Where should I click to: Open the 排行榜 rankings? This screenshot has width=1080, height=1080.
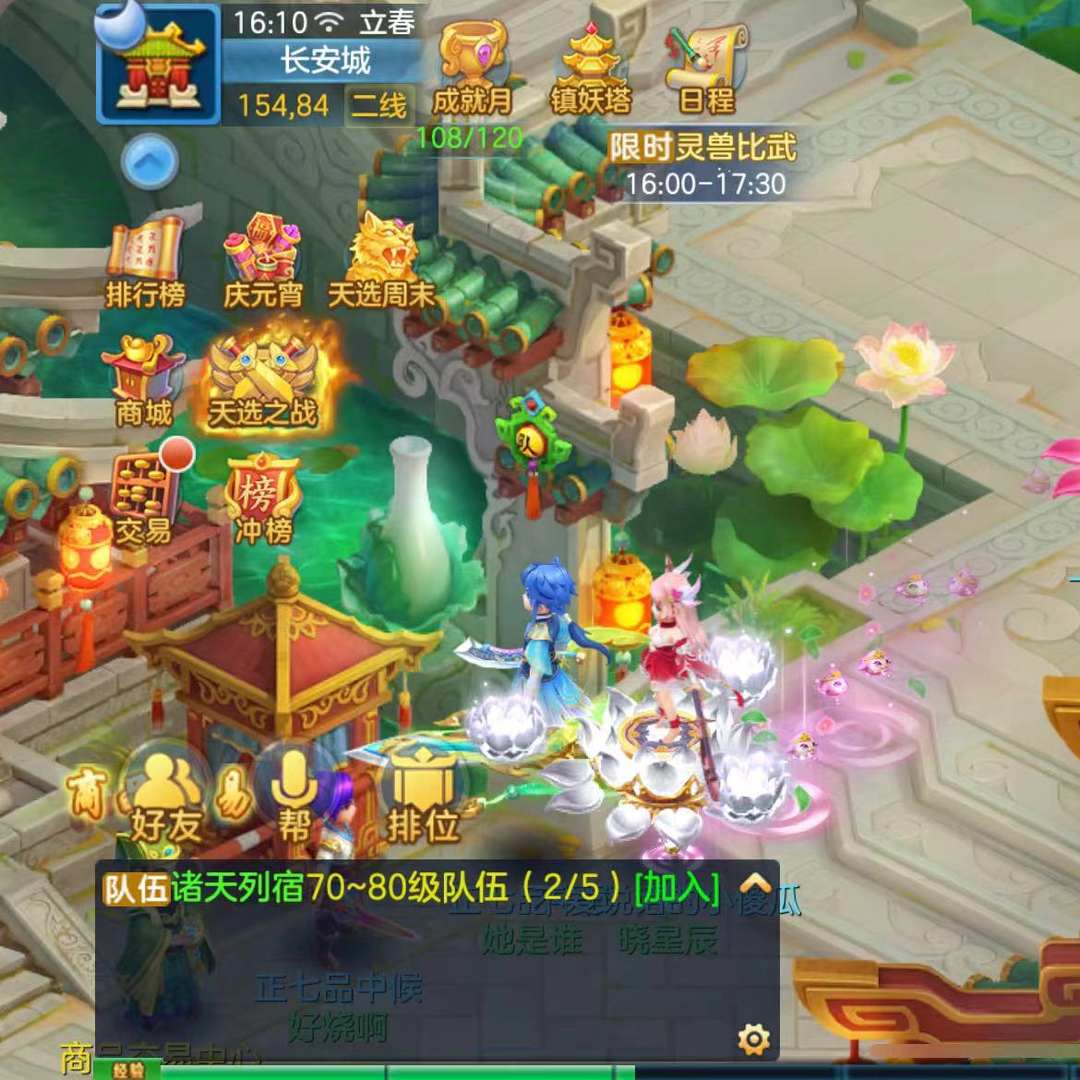(x=145, y=262)
